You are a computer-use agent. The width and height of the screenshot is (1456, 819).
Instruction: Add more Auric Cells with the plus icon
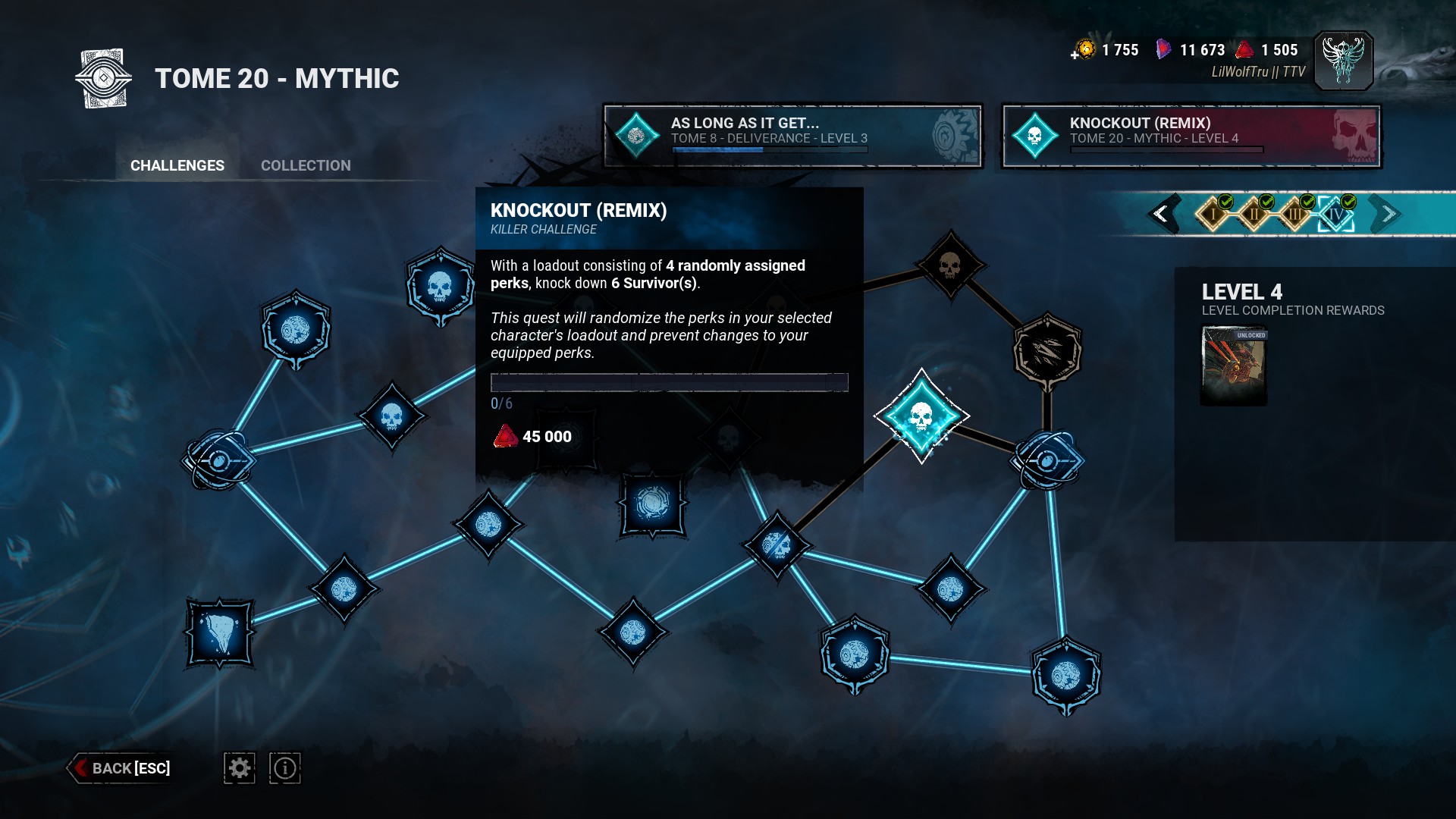1075,54
